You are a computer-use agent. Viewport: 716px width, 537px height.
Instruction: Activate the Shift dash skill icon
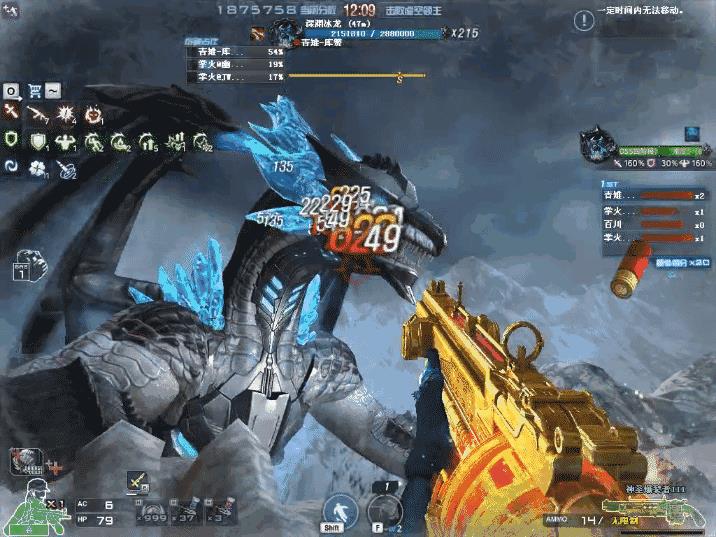pyautogui.click(x=339, y=510)
